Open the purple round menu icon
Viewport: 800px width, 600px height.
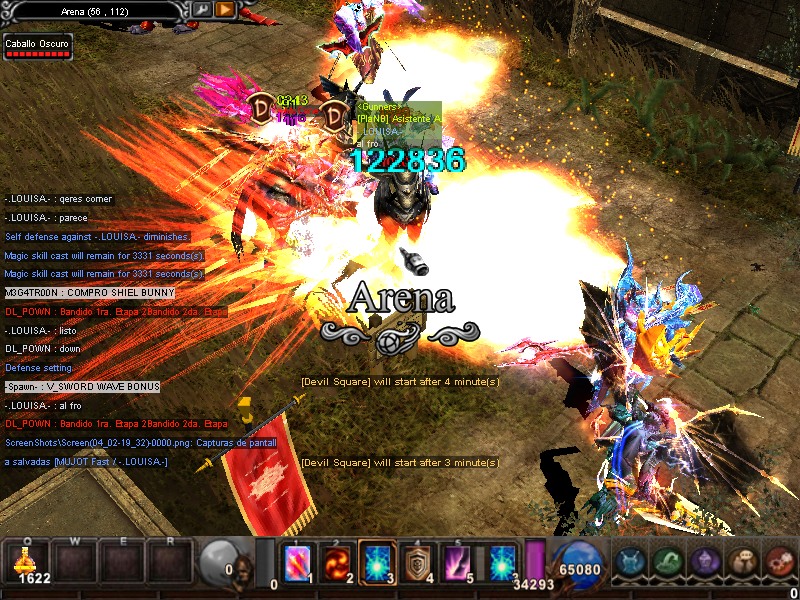705,563
